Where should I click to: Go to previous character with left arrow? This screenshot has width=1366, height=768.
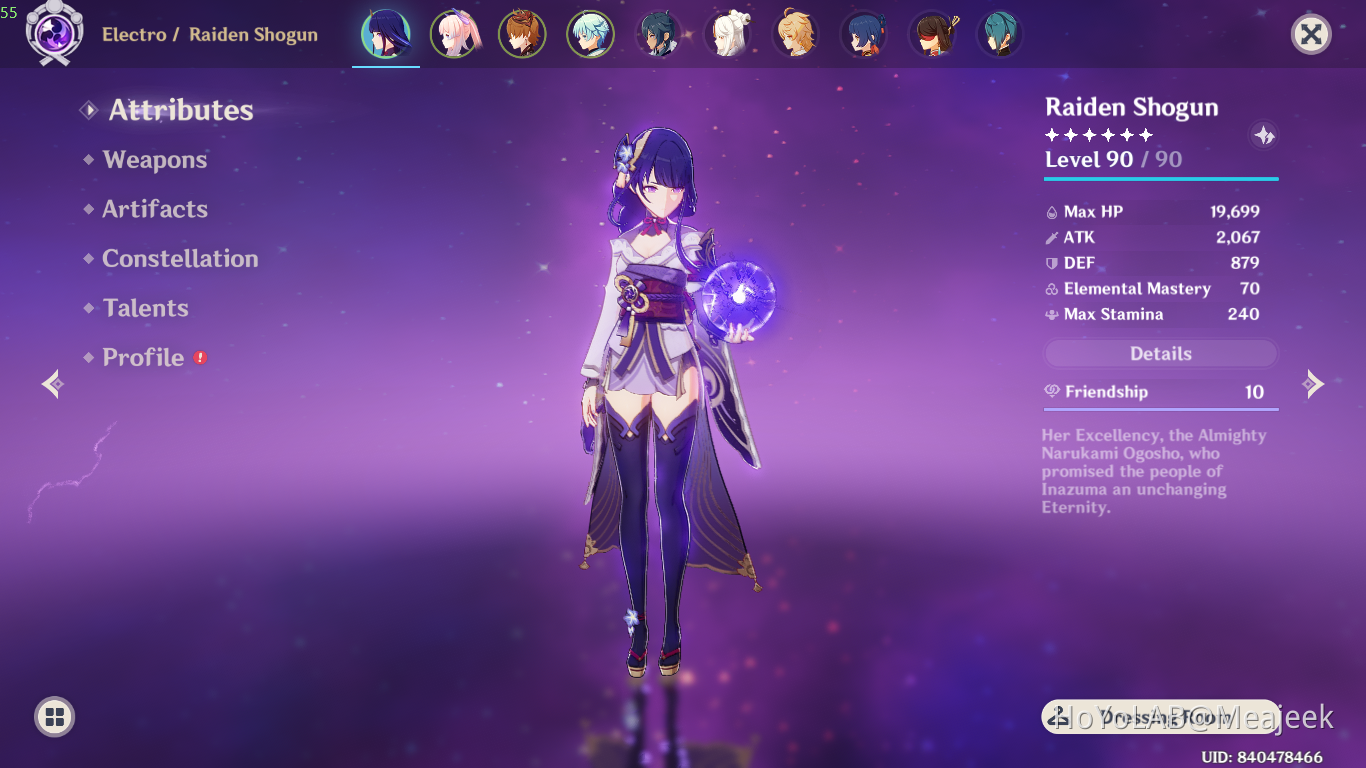pos(52,383)
